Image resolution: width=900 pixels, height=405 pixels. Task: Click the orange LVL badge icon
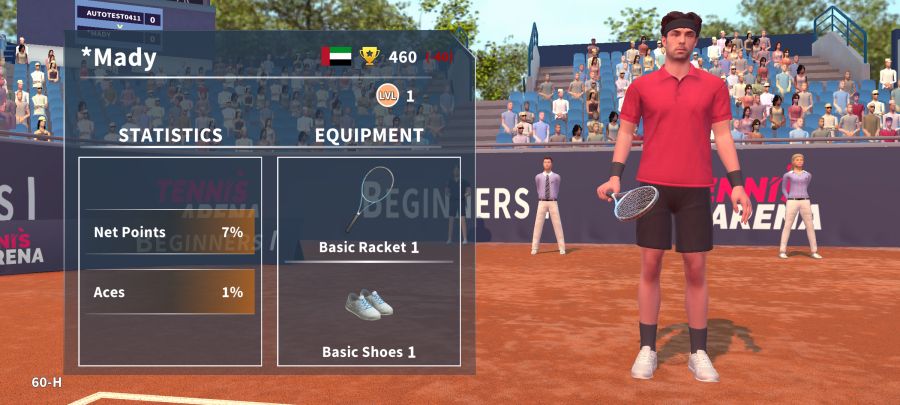(387, 96)
